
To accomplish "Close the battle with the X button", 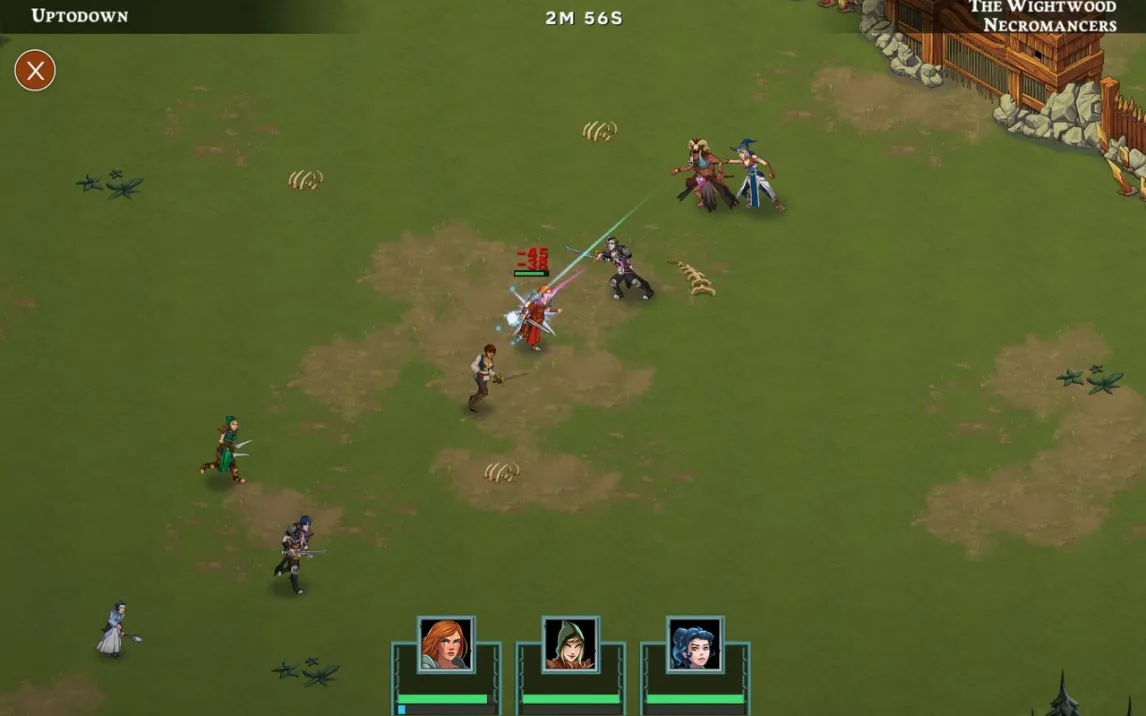I will pos(35,70).
